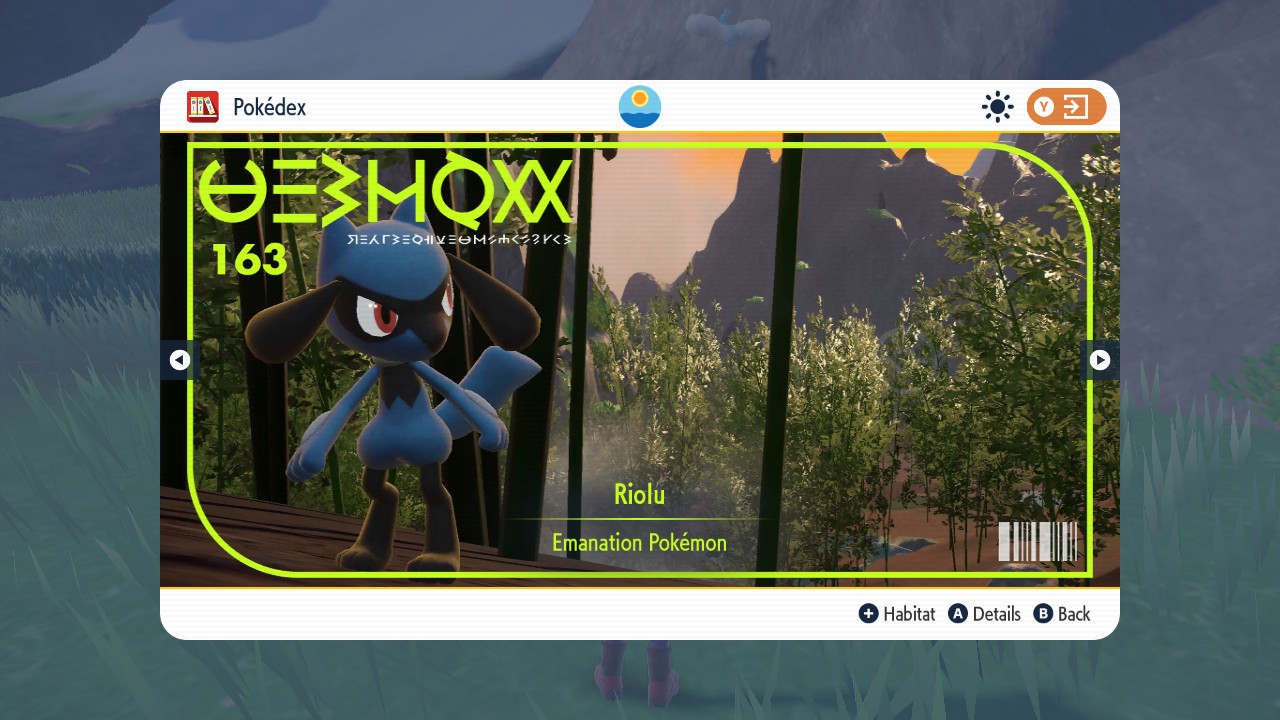This screenshot has height=720, width=1280.
Task: Click the red Pokédex bookshelf icon
Action: 202,107
